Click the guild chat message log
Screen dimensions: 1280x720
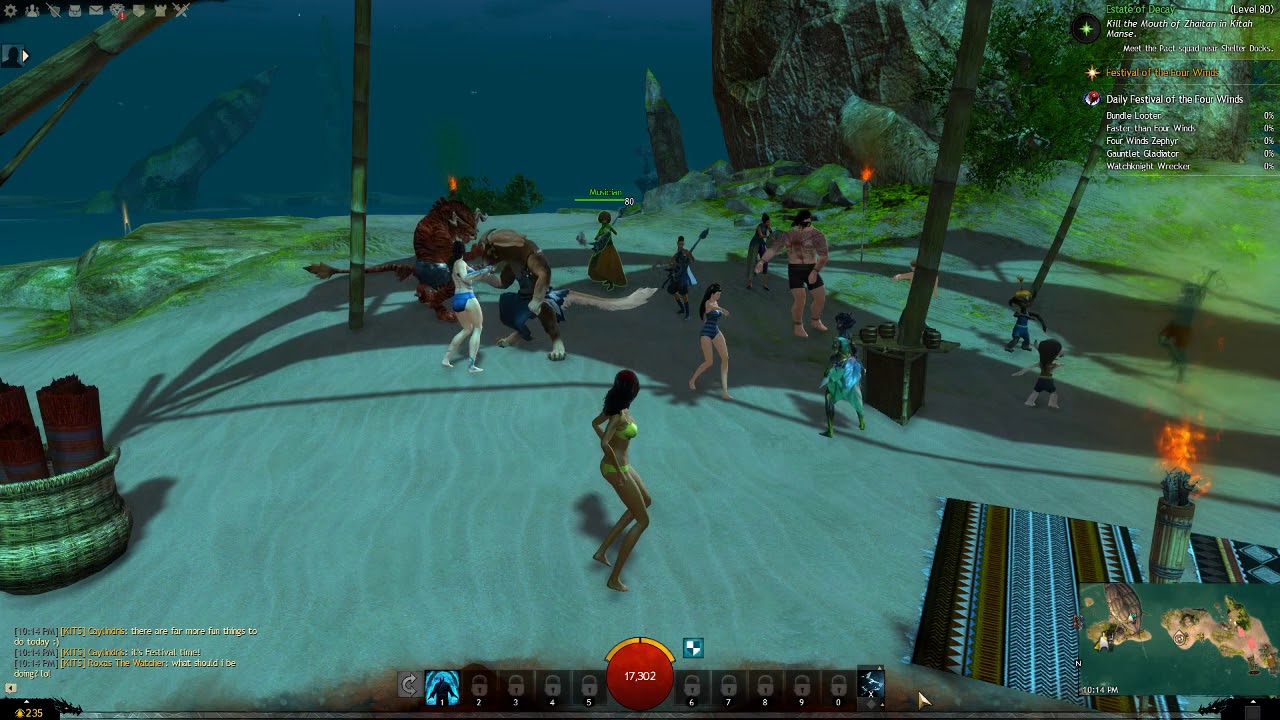coord(135,652)
